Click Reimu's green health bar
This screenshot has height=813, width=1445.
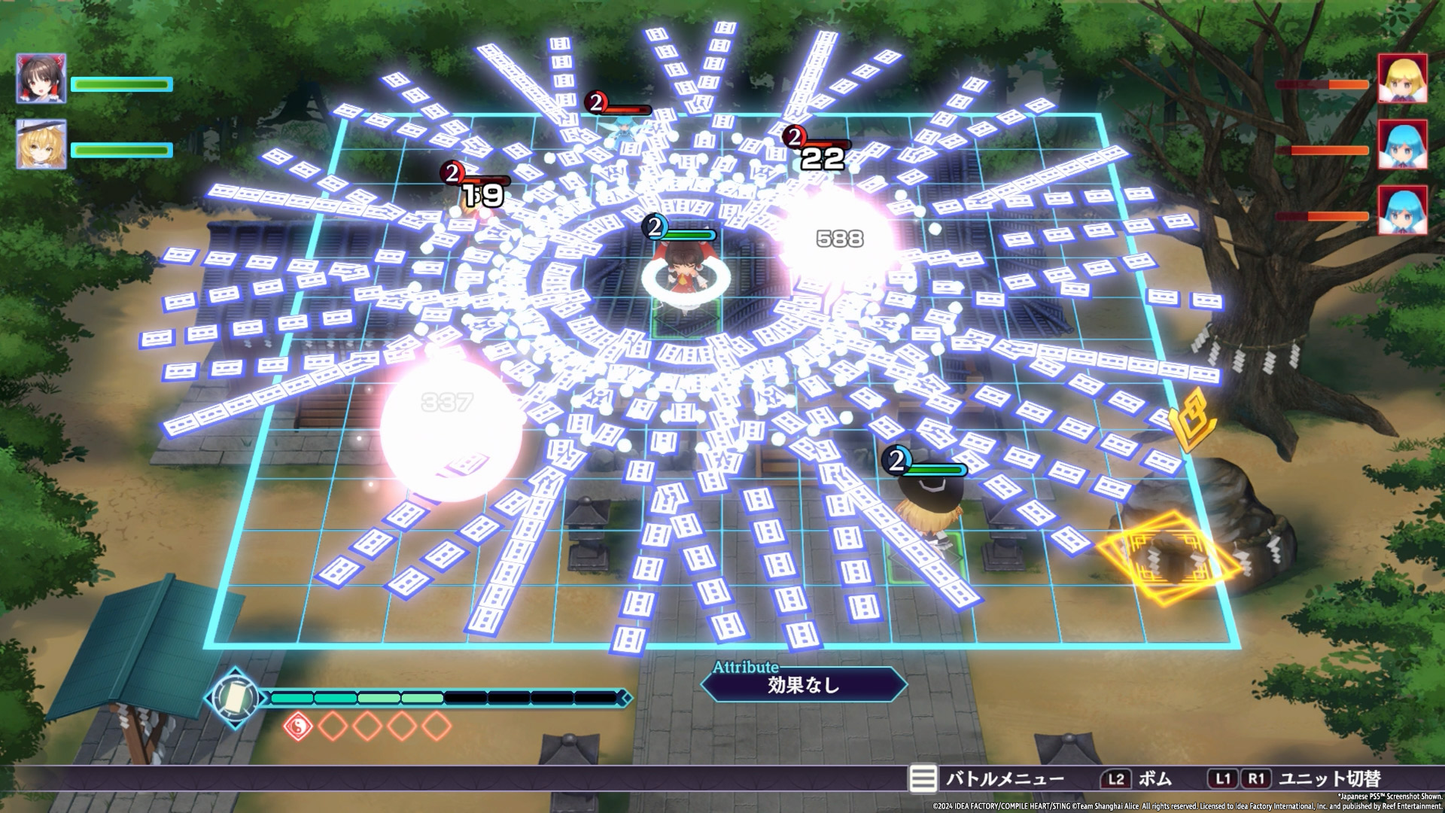[120, 85]
